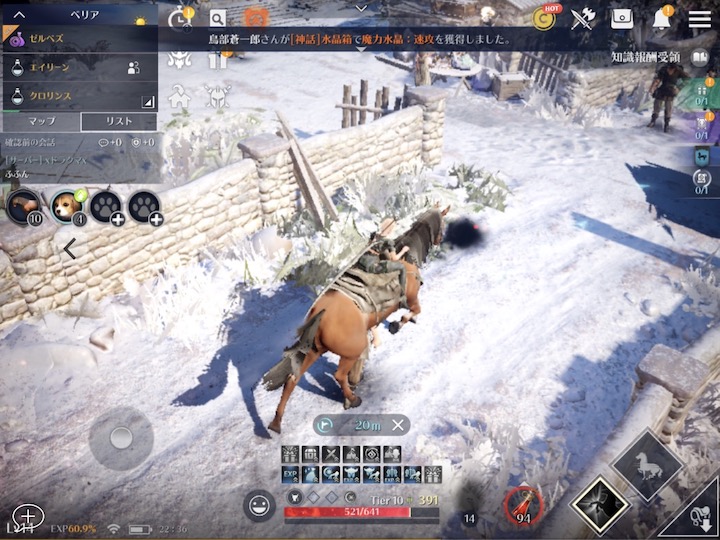Viewport: 720px width, 540px height.
Task: Open the magnifying glass search
Action: pos(217,18)
